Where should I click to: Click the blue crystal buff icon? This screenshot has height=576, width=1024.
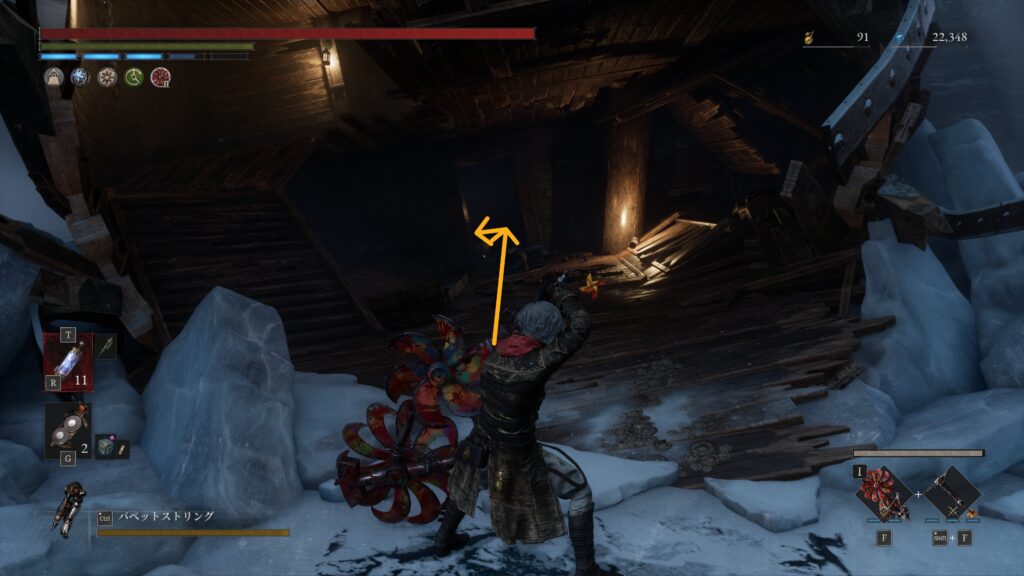pos(80,77)
